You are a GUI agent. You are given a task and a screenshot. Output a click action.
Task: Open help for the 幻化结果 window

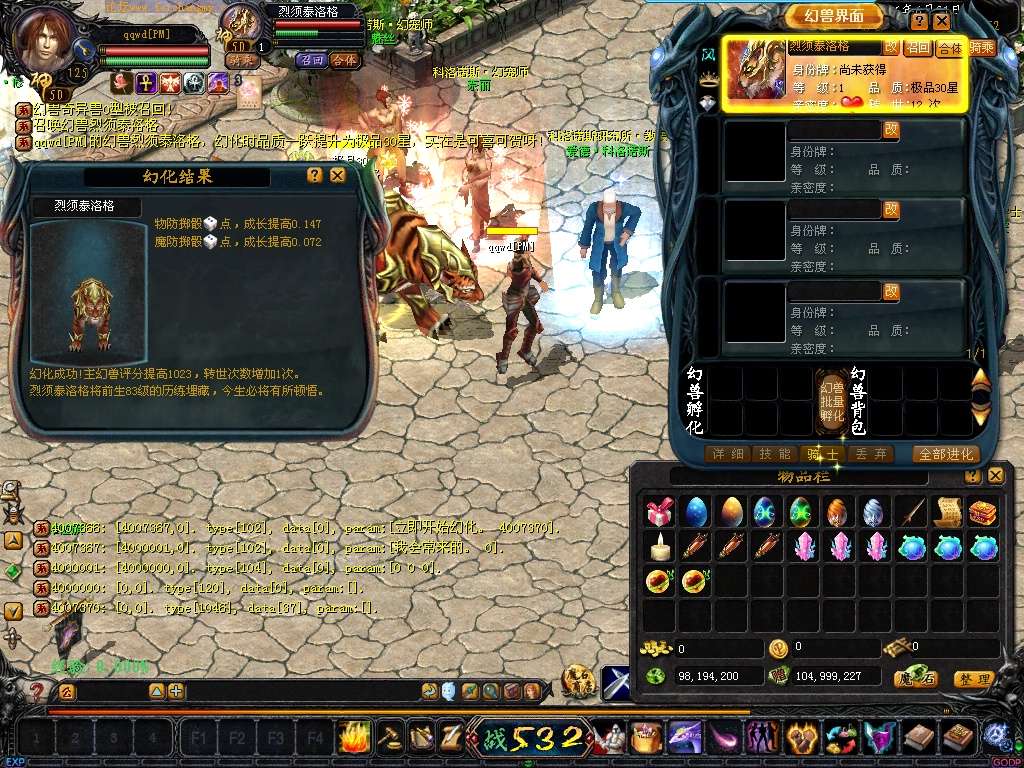[315, 175]
